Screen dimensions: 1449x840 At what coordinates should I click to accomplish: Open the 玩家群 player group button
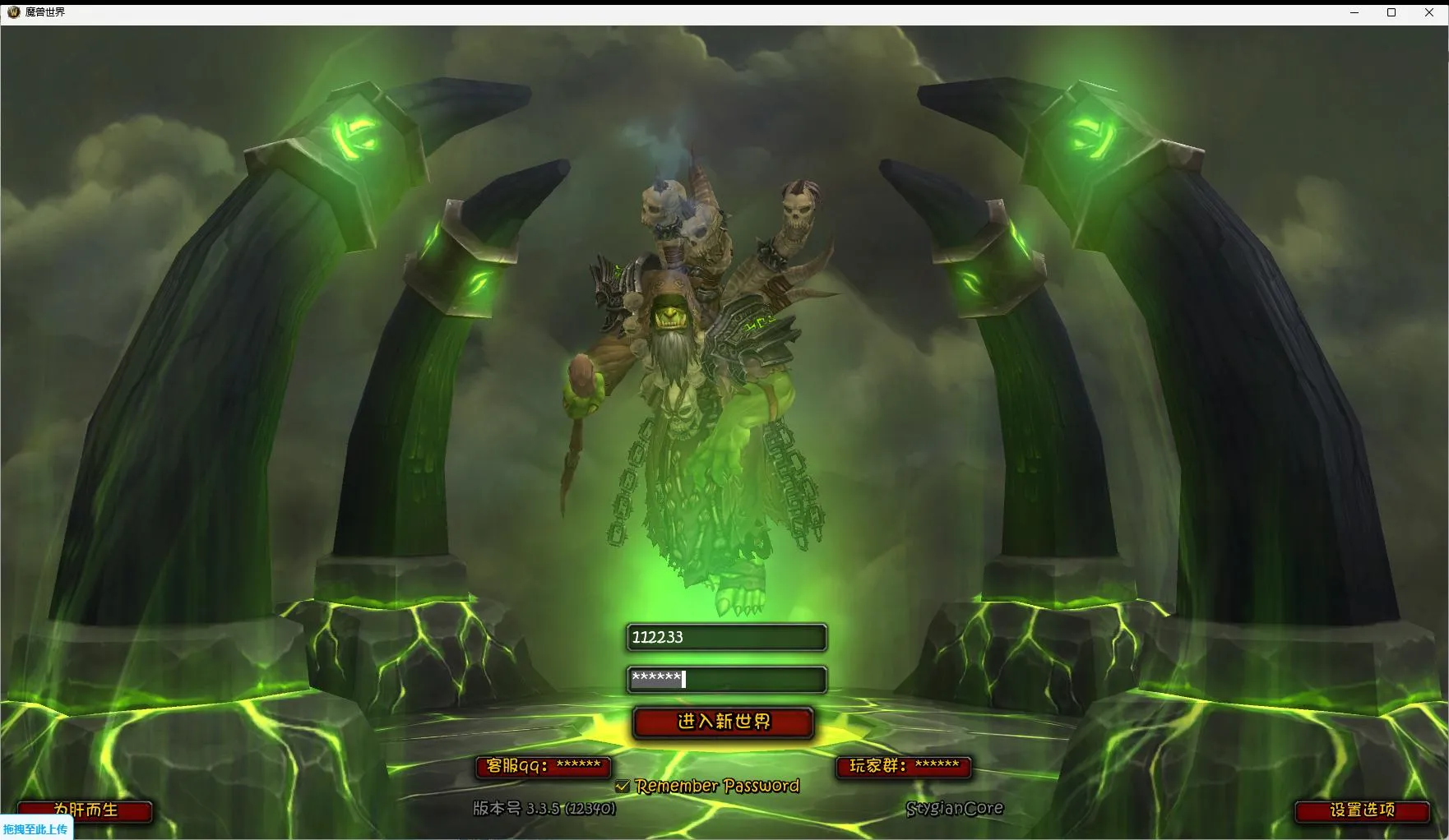(904, 766)
